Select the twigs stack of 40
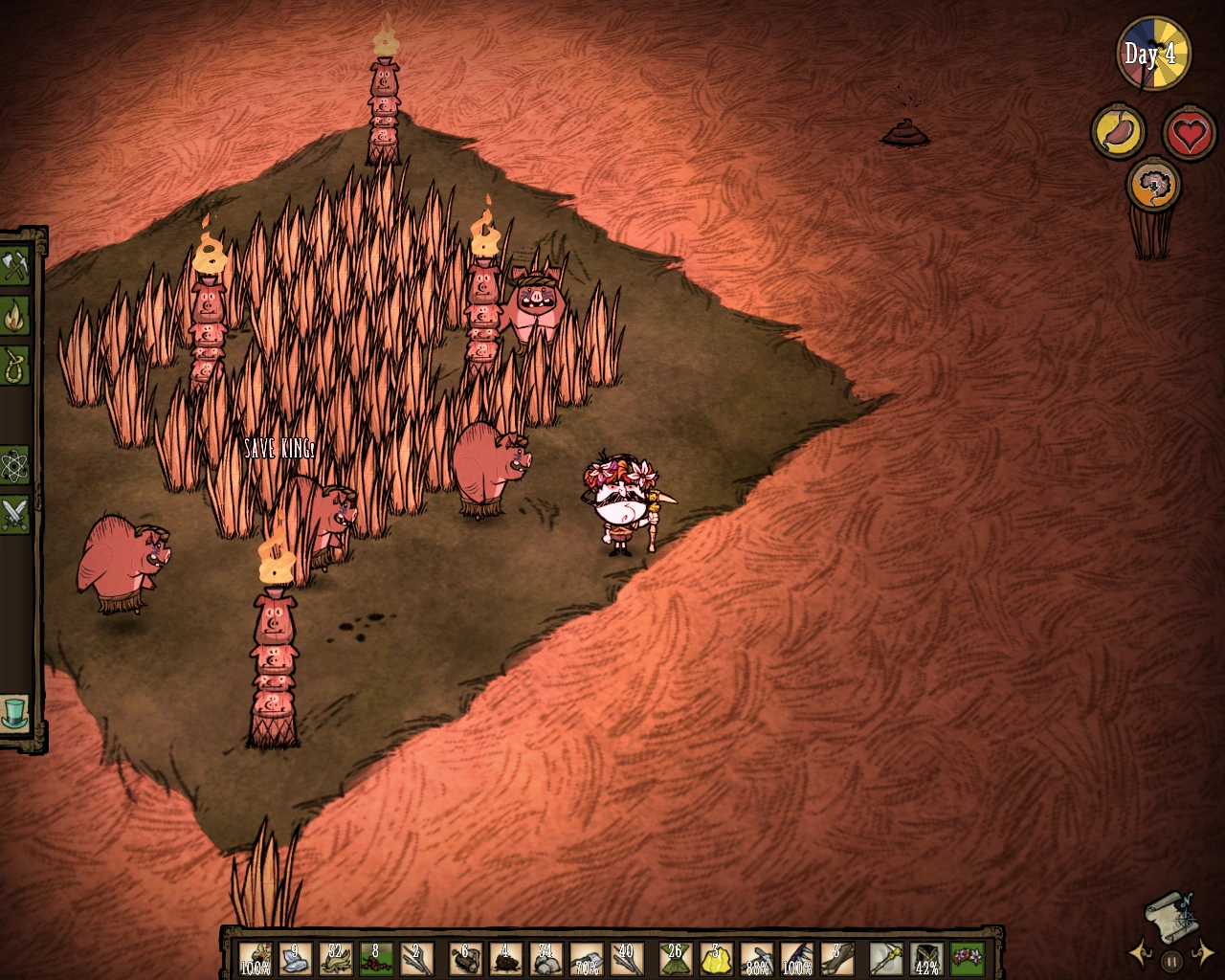This screenshot has height=980, width=1225. tap(625, 957)
